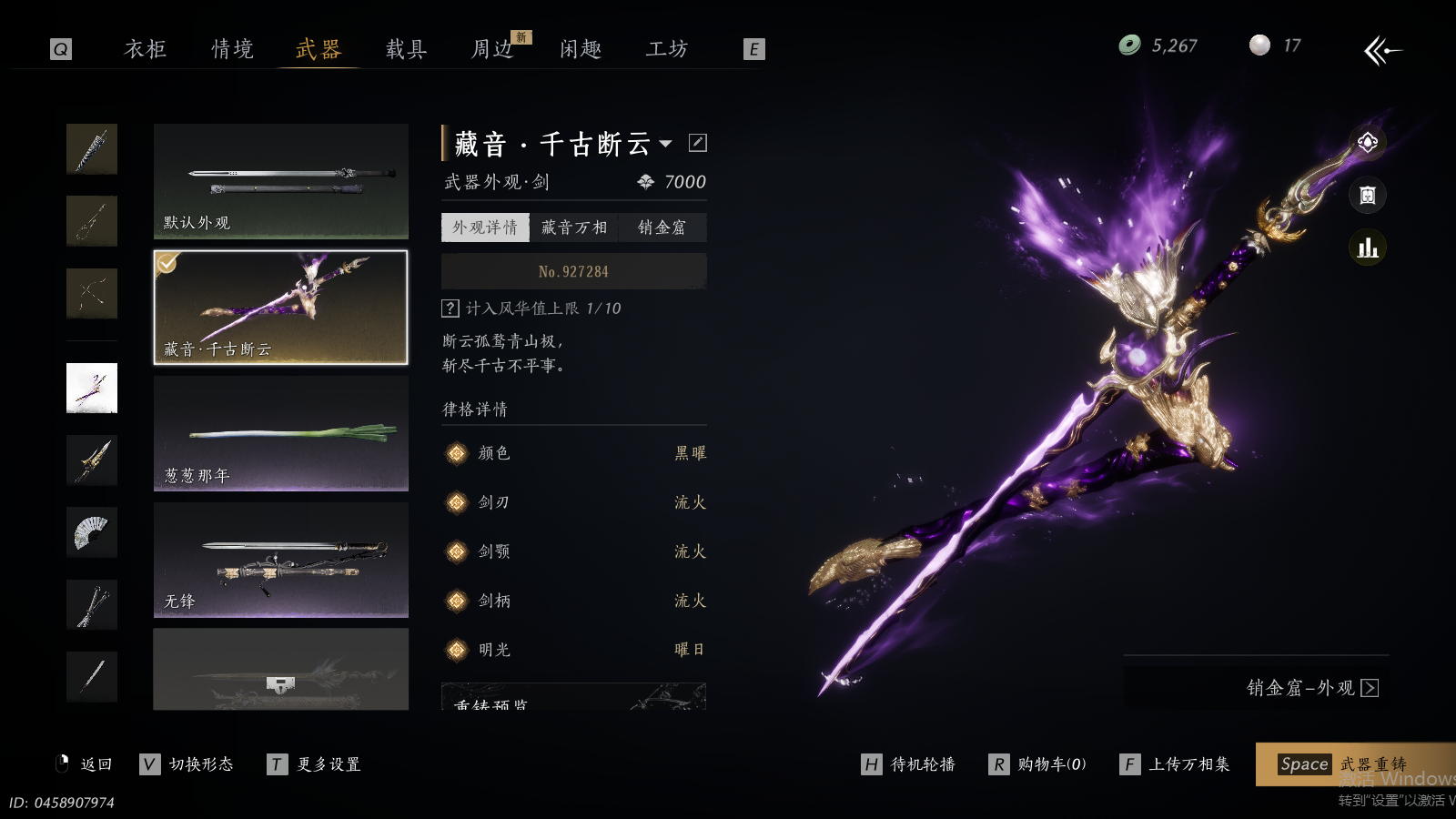
Task: Click the edit icon beside the weapon name
Action: click(698, 143)
